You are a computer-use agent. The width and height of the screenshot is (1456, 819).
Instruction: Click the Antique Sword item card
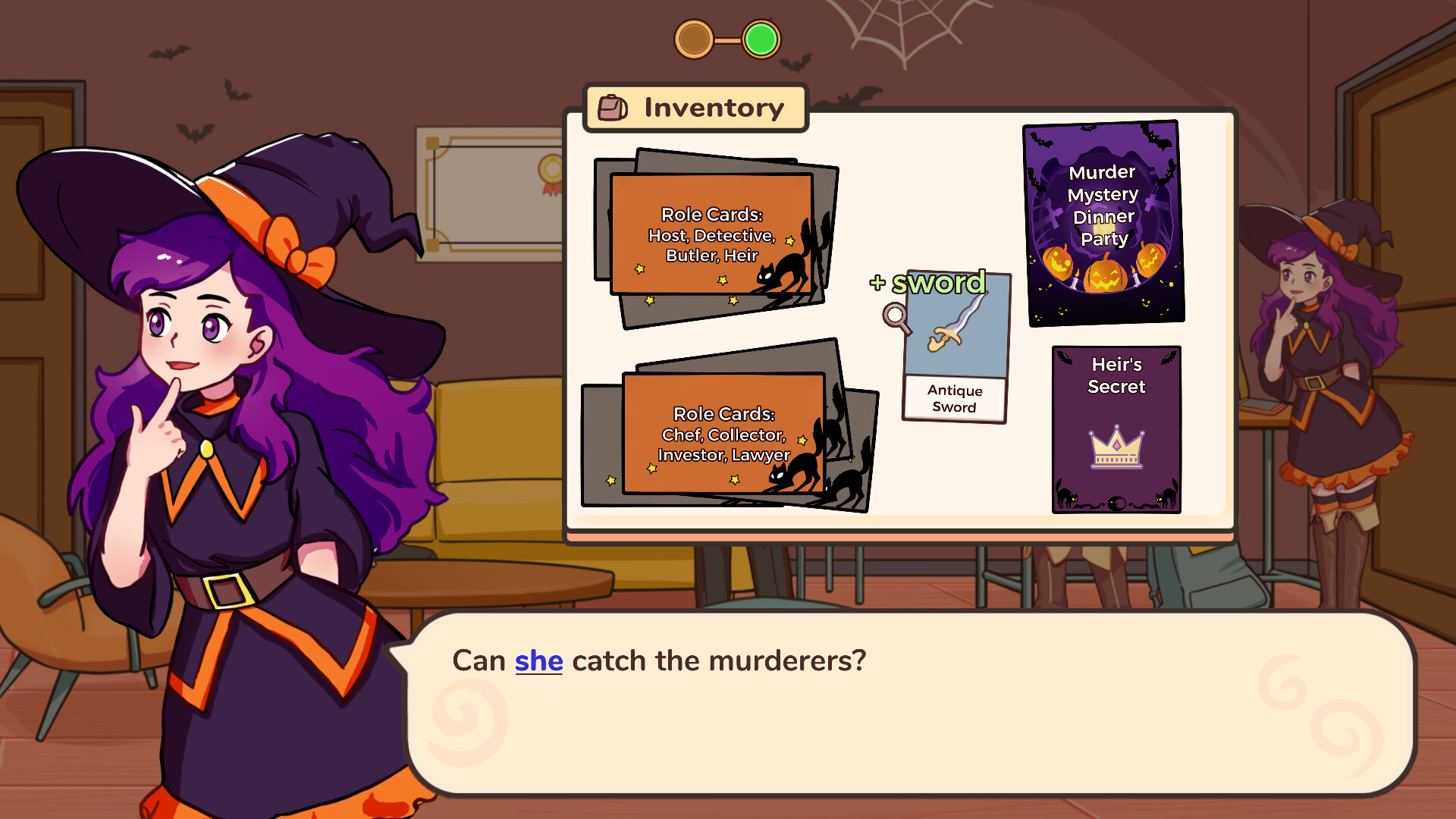tap(954, 349)
